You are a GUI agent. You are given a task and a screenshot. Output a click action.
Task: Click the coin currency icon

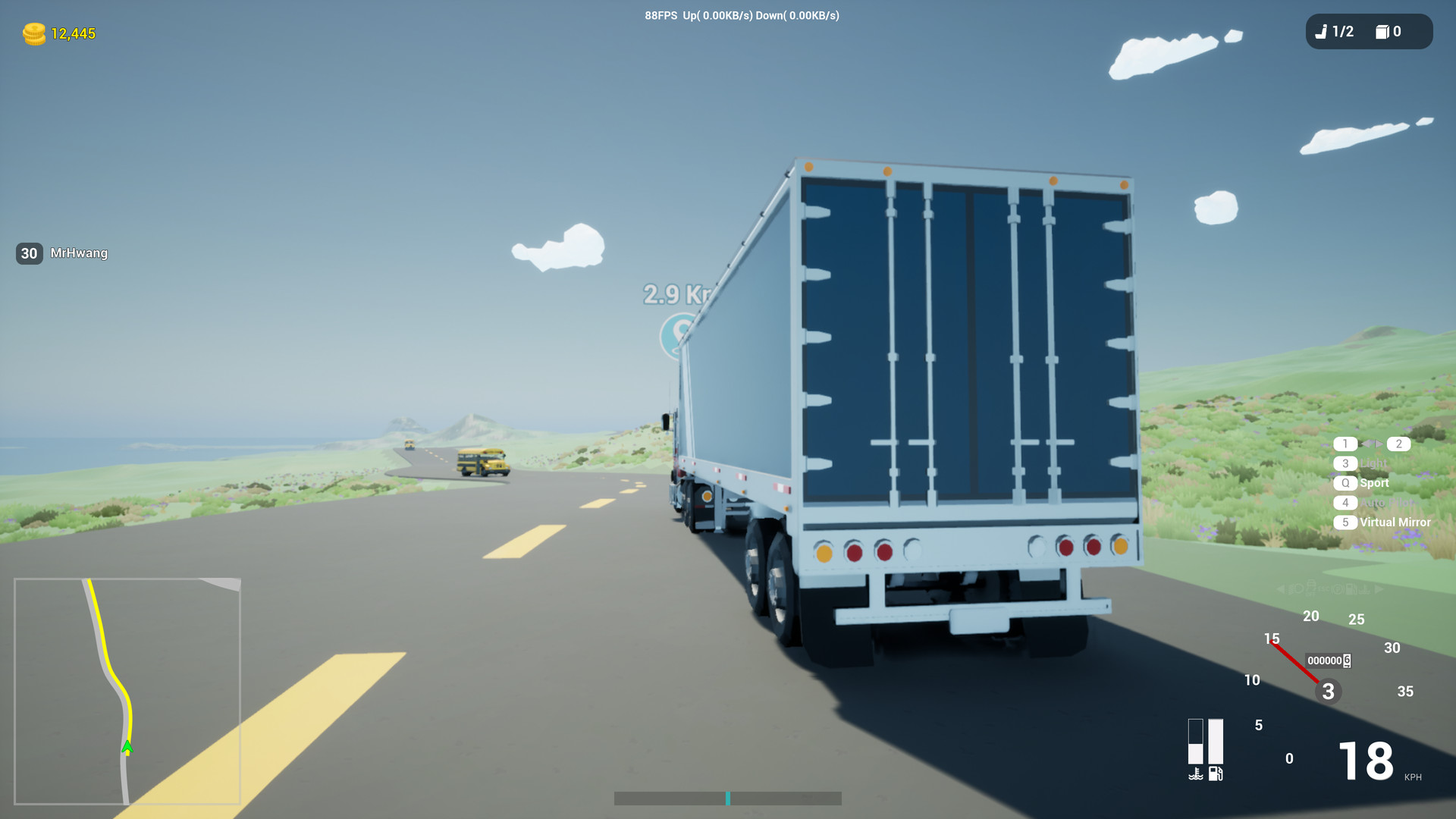[33, 33]
